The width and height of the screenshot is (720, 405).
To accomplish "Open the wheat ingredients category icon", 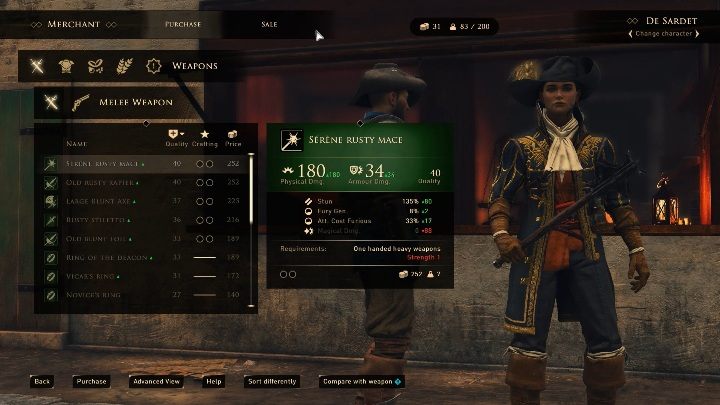I will [125, 67].
